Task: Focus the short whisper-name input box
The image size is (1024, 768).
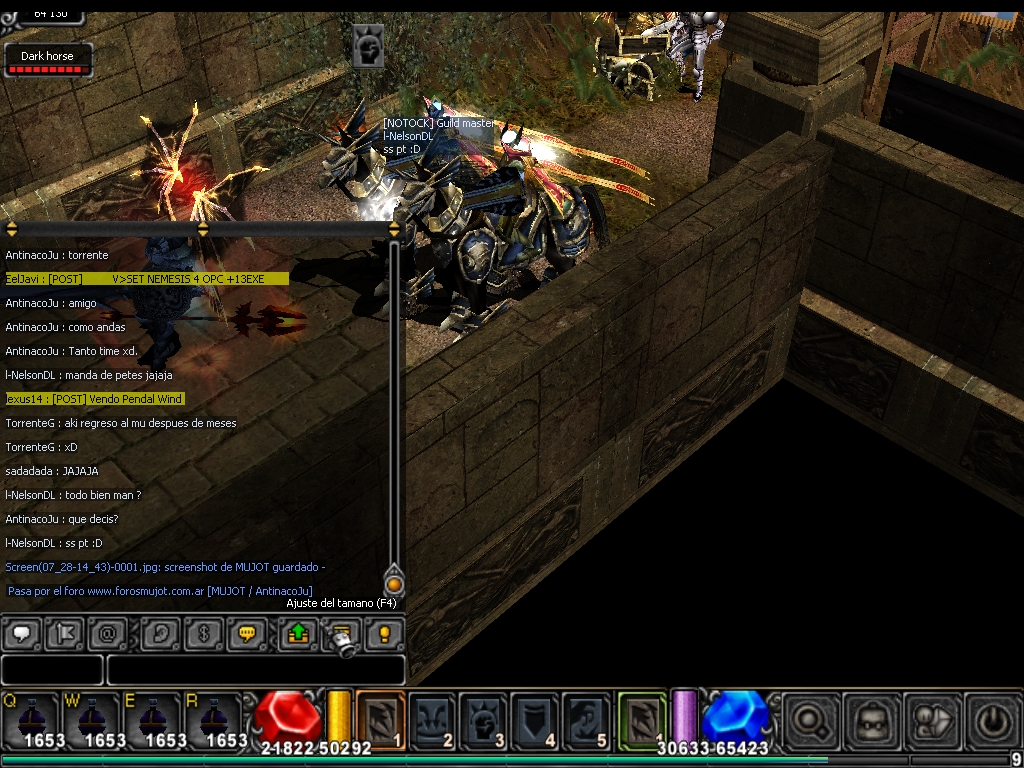Action: (52, 669)
